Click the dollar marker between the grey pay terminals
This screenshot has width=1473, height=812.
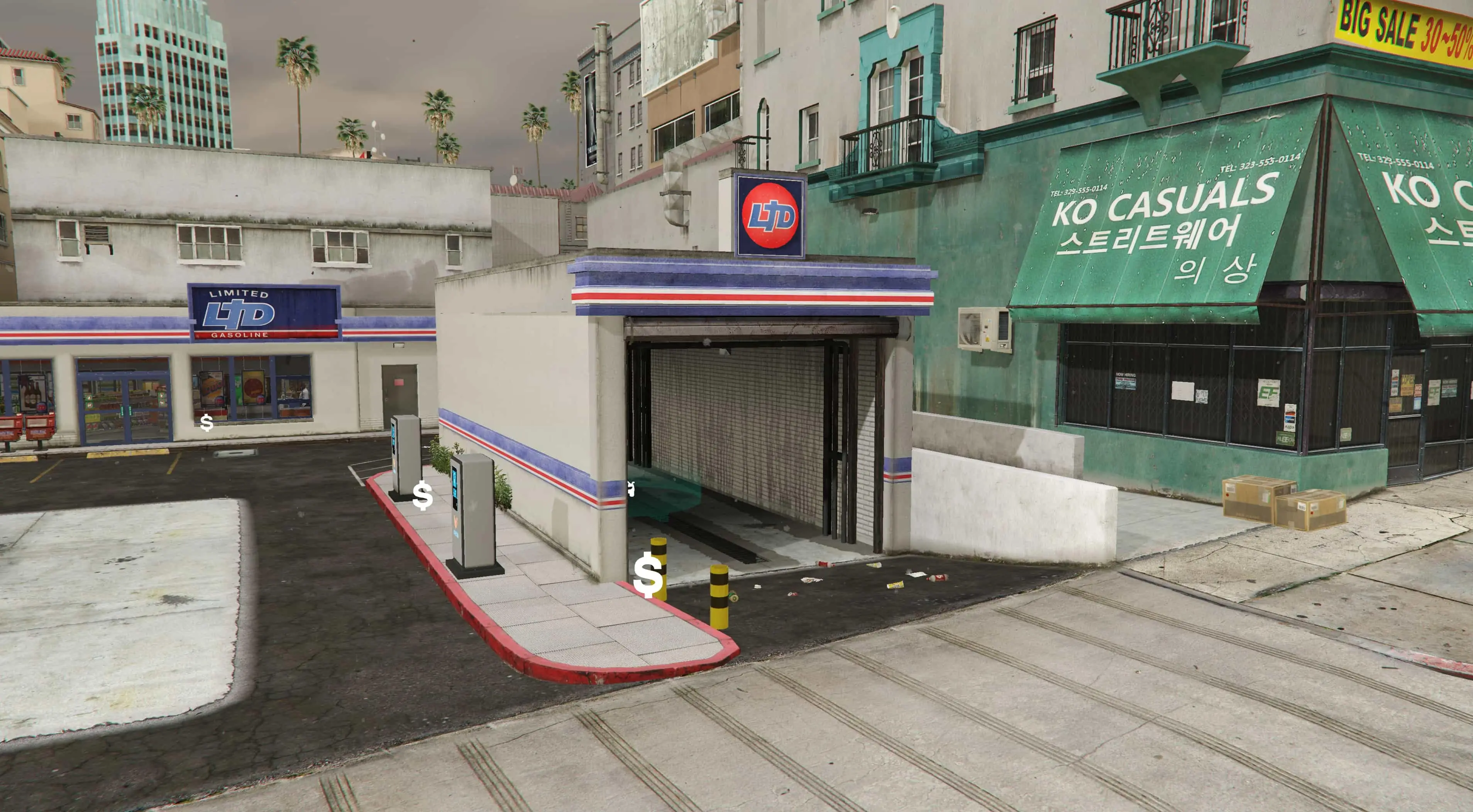(423, 495)
